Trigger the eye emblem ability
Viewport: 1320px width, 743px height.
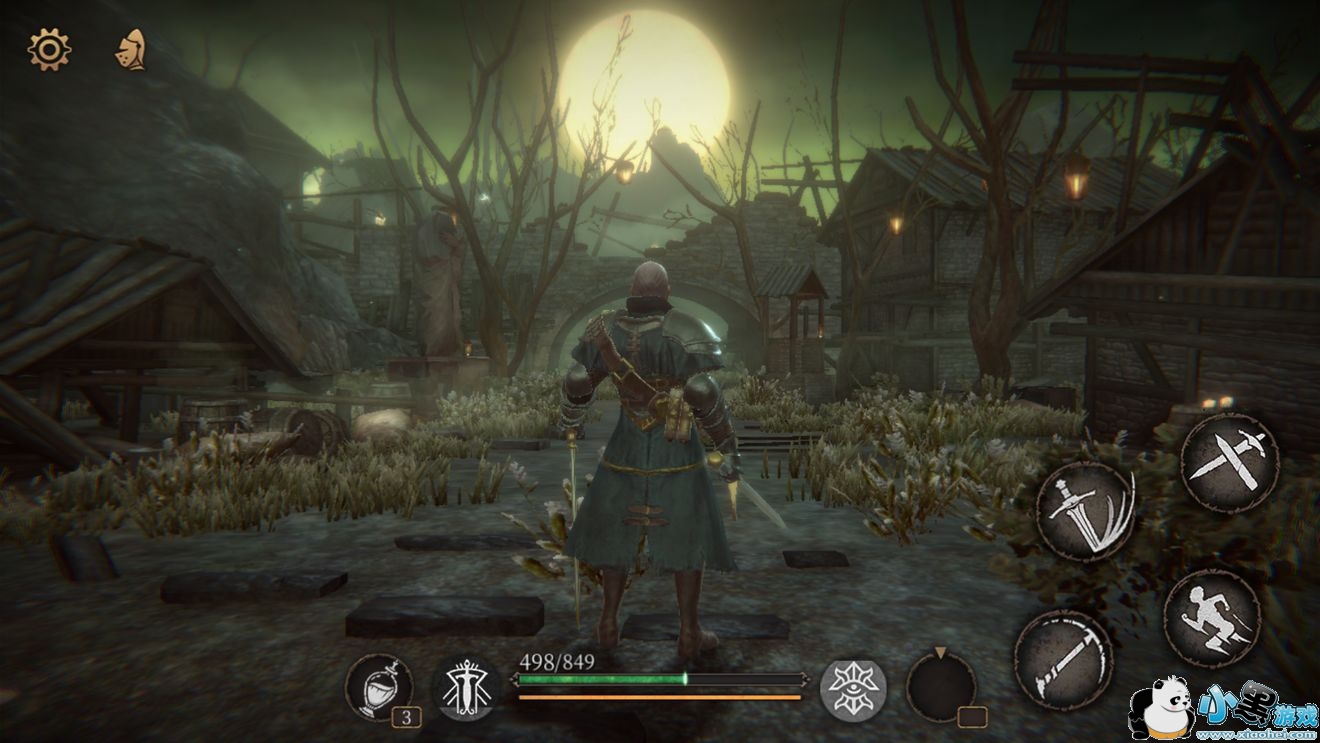[853, 690]
